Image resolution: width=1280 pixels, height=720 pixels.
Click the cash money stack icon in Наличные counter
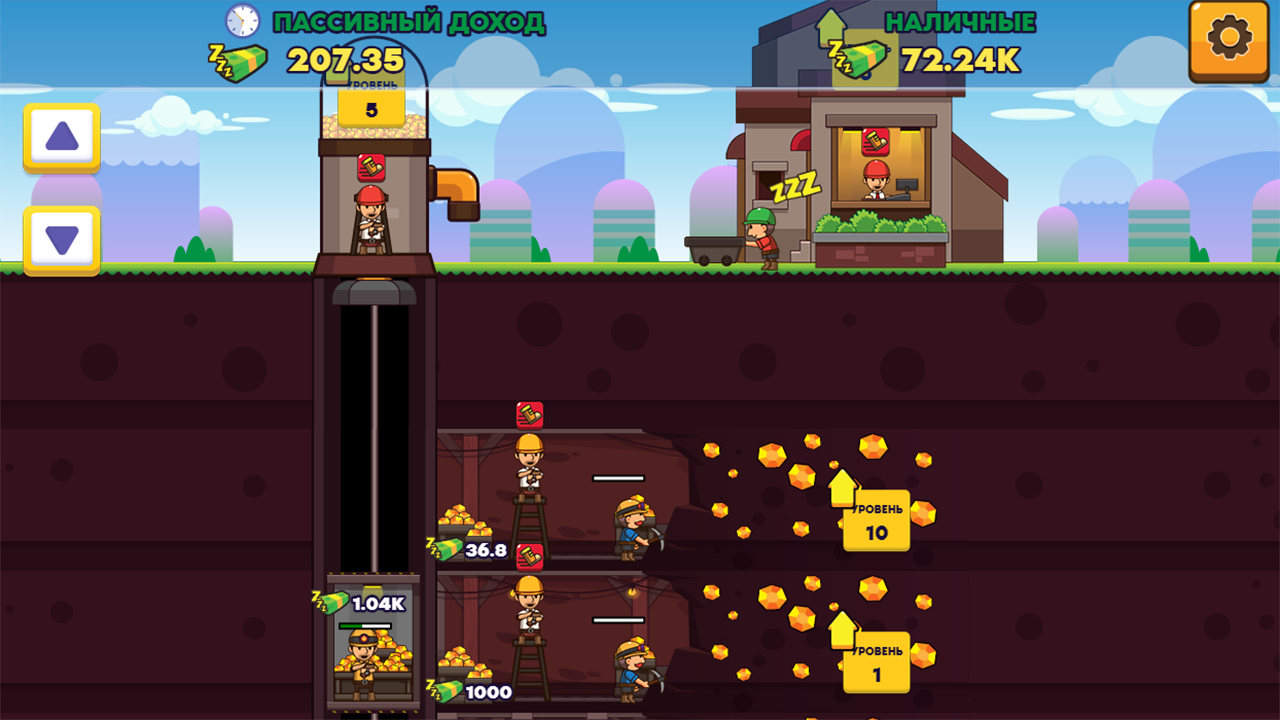tap(866, 58)
